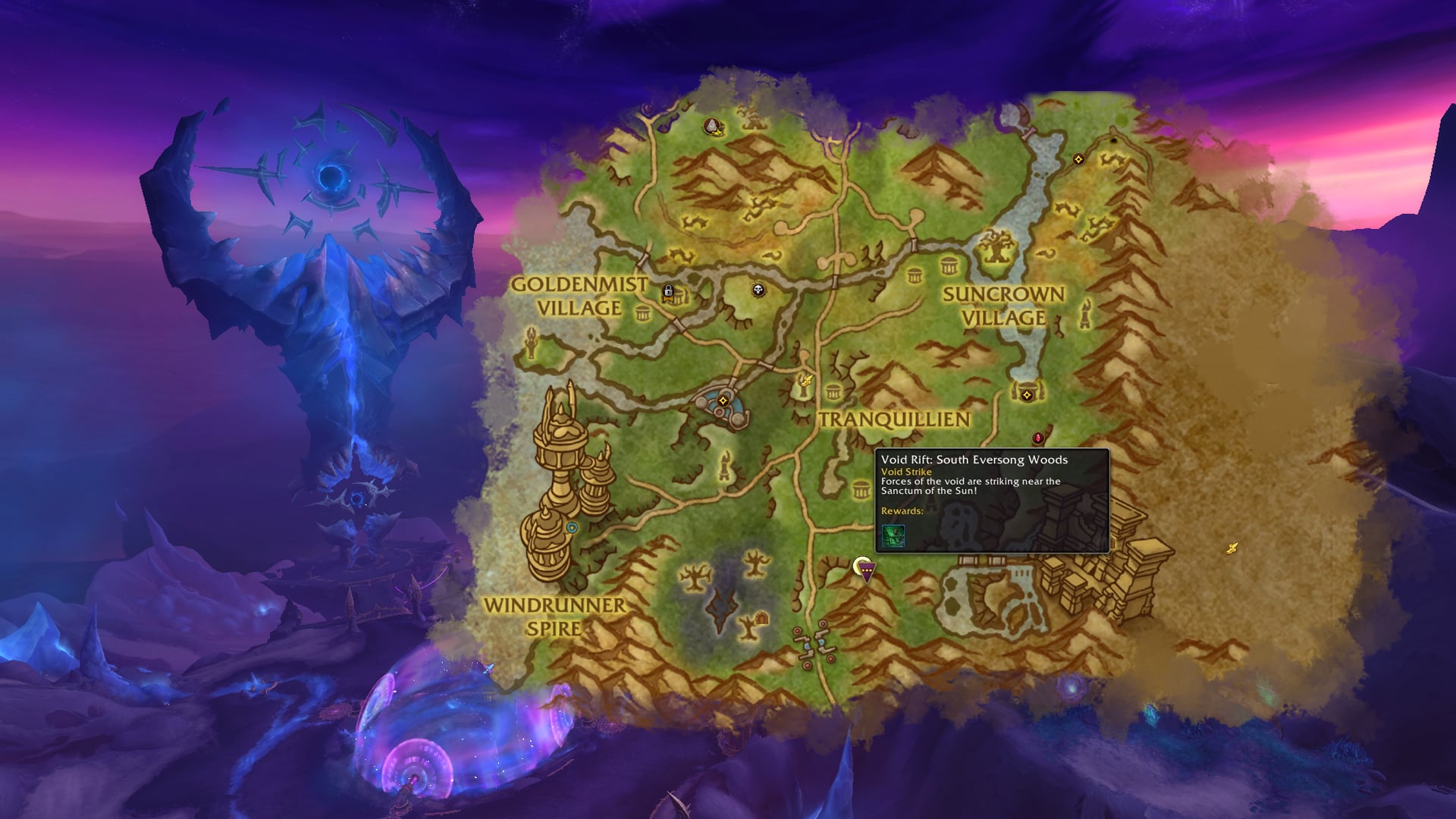Select the purple Void Rift map marker

tap(864, 570)
